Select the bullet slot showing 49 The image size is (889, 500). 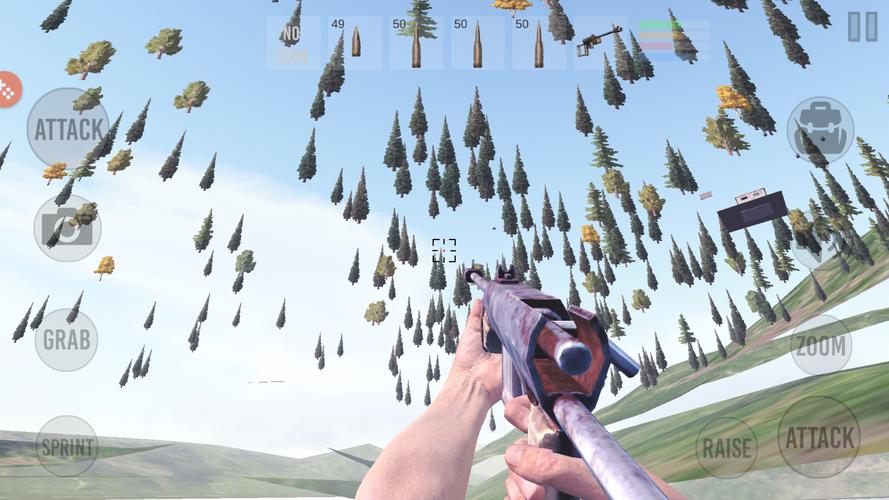click(x=355, y=43)
